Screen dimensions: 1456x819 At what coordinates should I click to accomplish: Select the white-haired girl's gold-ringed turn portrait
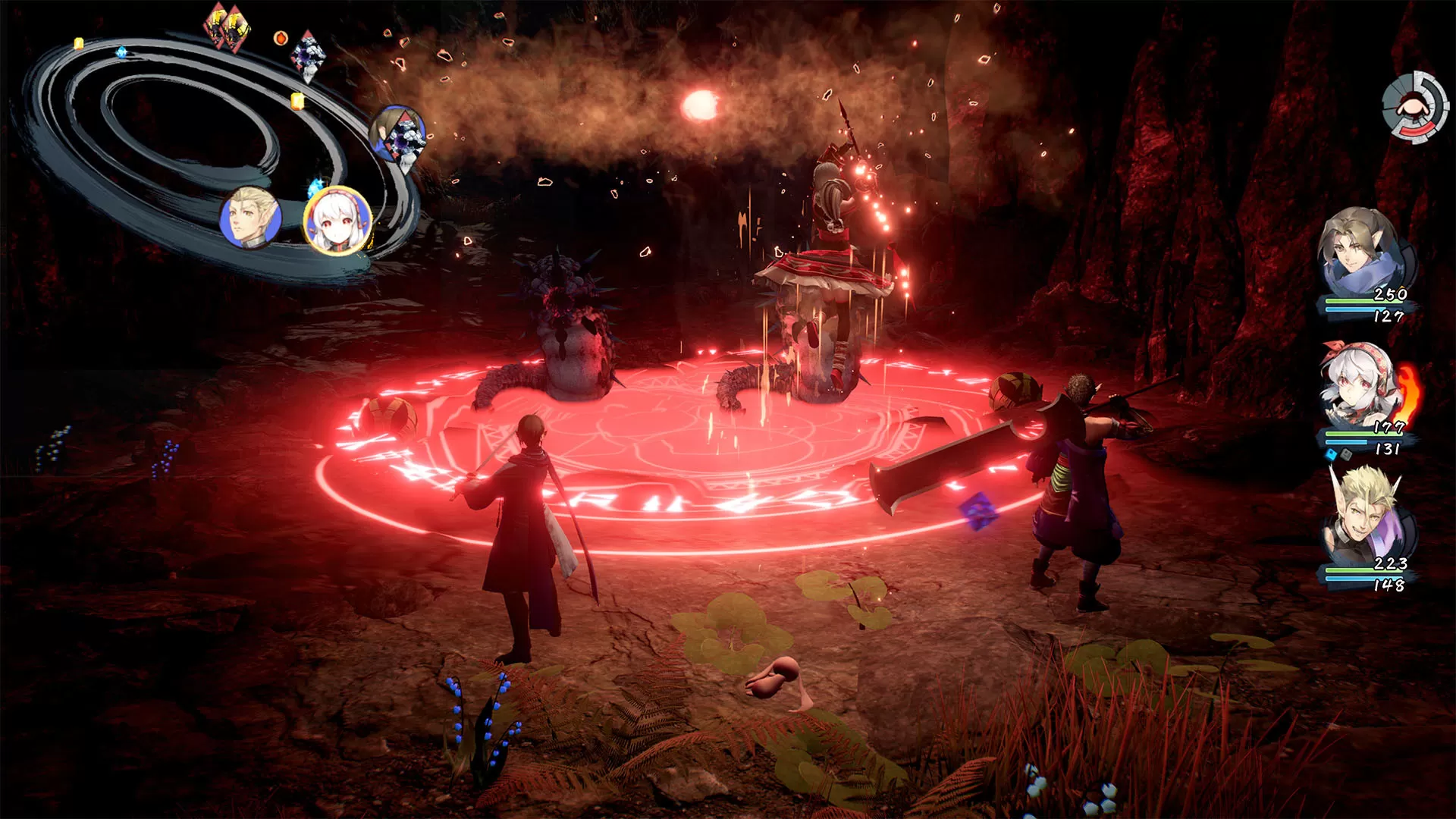point(337,221)
